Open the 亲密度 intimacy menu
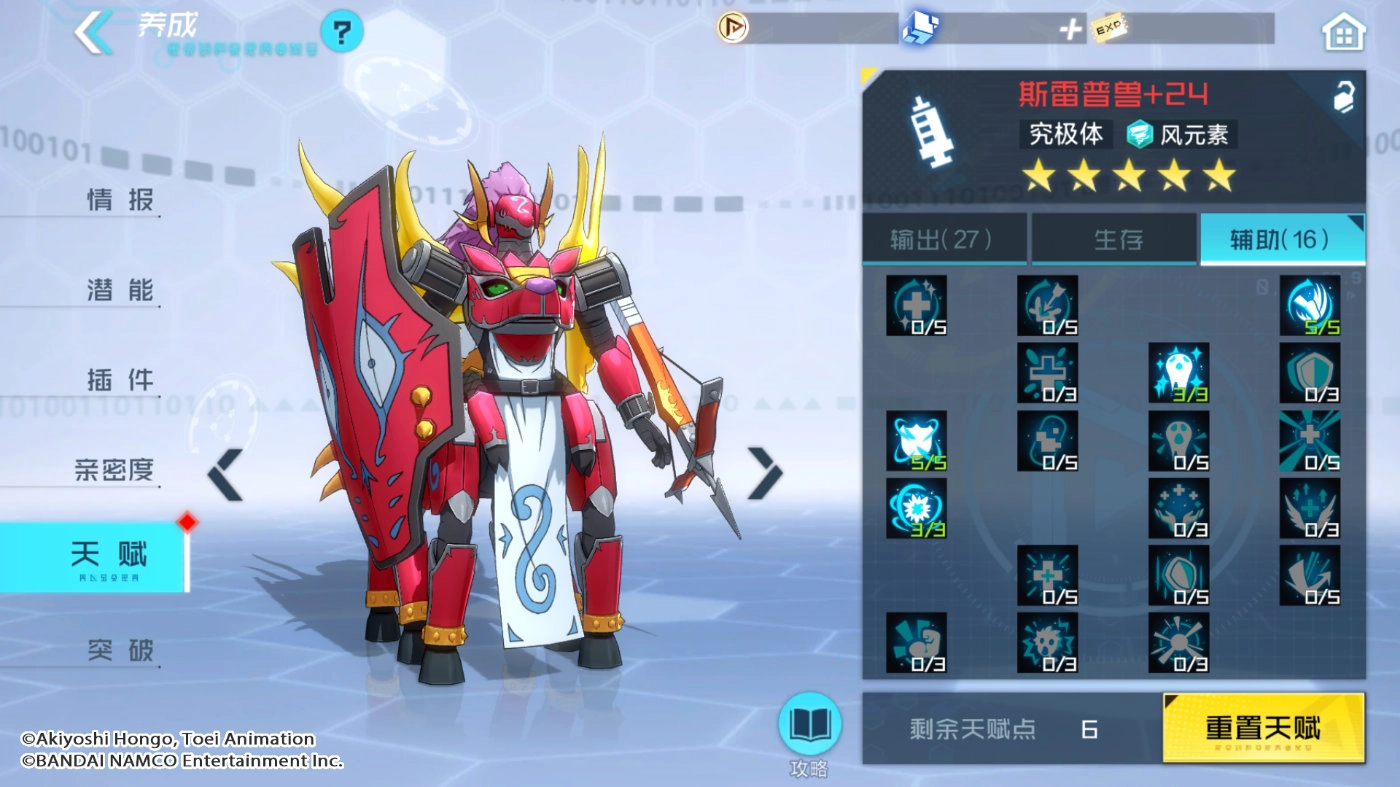Image resolution: width=1400 pixels, height=787 pixels. click(x=115, y=470)
